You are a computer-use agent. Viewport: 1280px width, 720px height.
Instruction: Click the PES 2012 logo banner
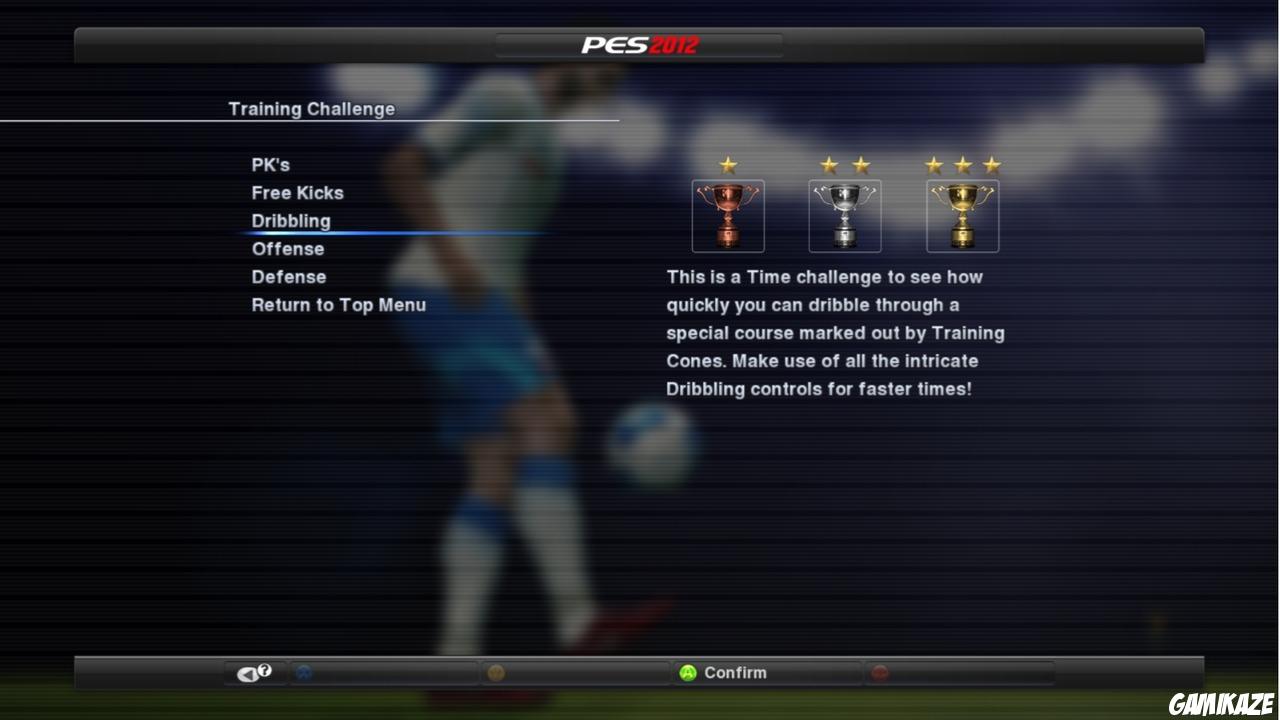pyautogui.click(x=639, y=43)
